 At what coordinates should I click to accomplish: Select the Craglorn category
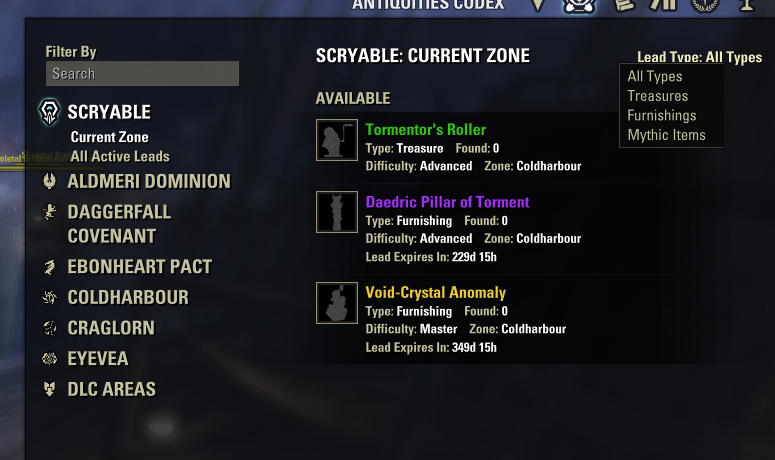point(110,328)
